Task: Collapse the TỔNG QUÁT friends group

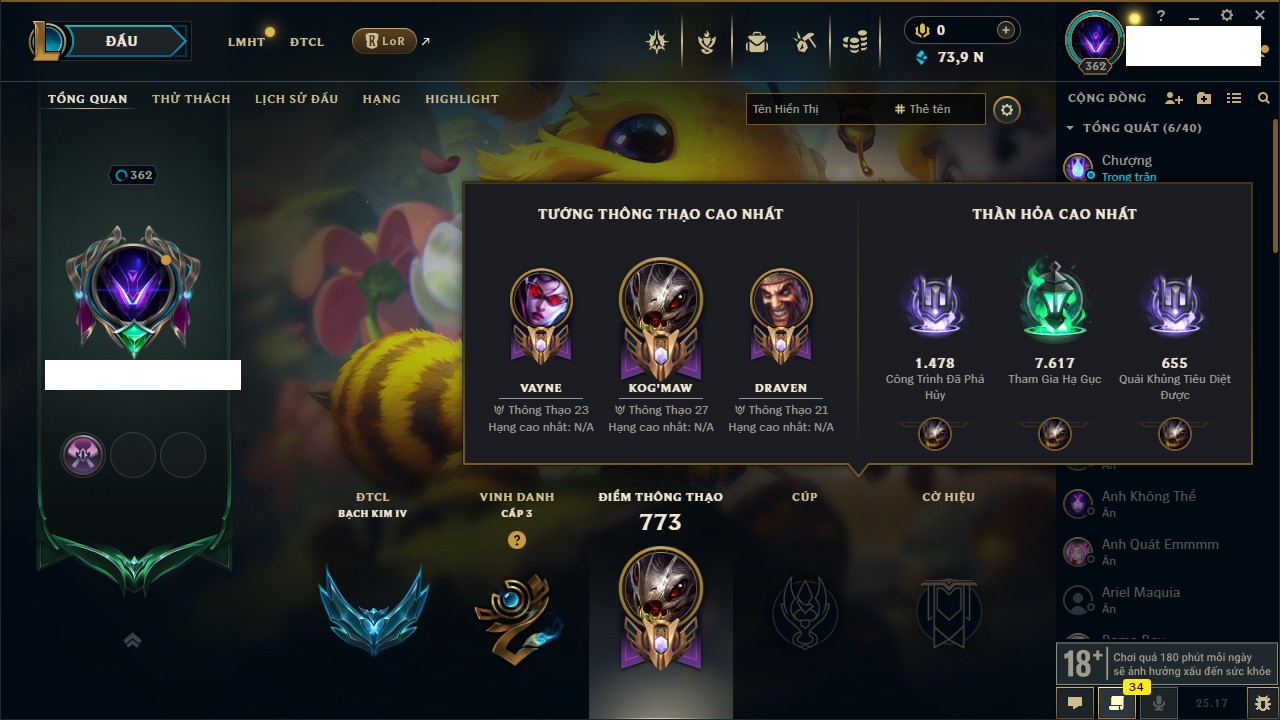Action: tap(1070, 128)
